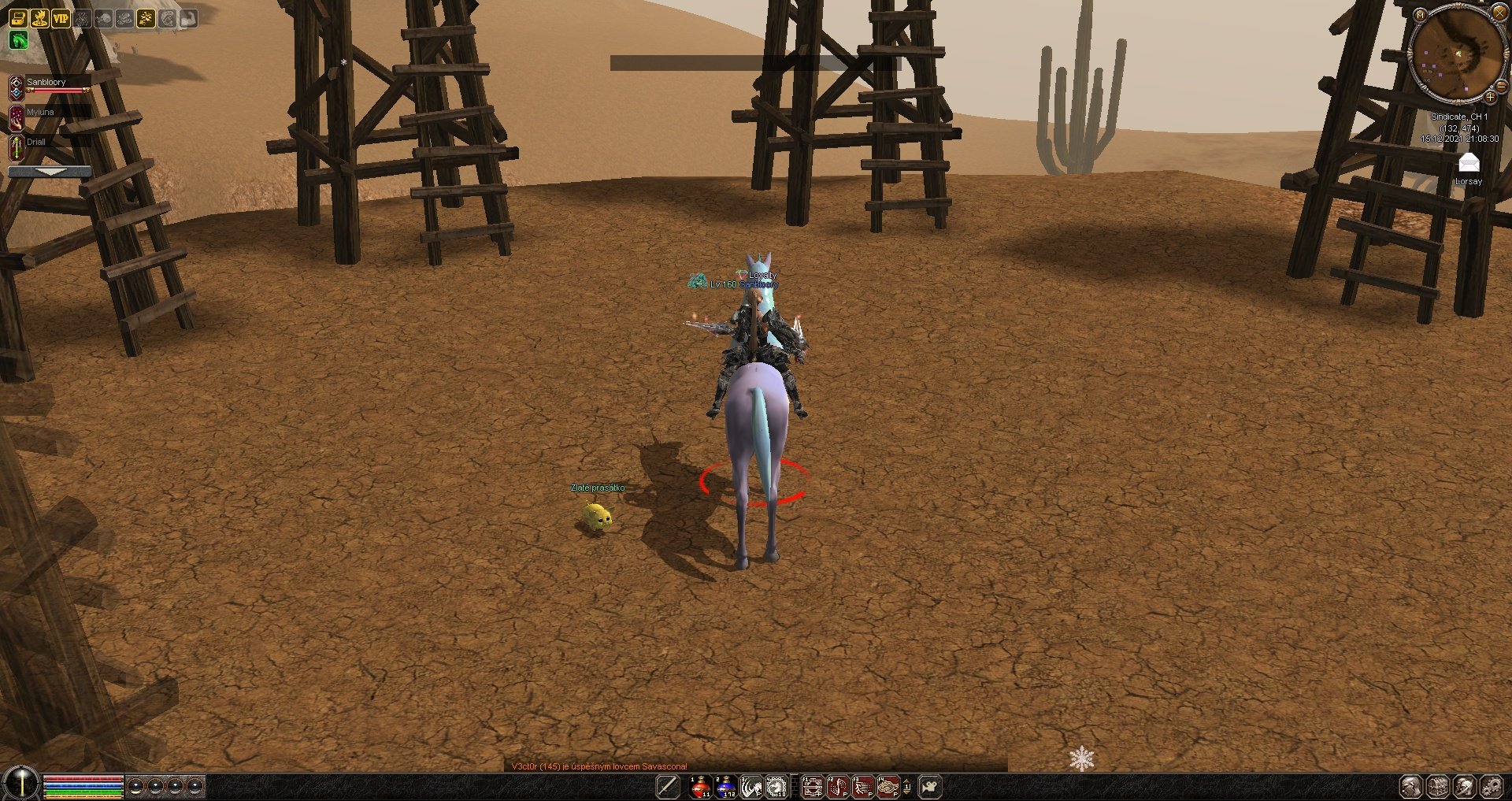Select party member Myiuna
Viewport: 1512px width, 801px height.
(x=40, y=113)
